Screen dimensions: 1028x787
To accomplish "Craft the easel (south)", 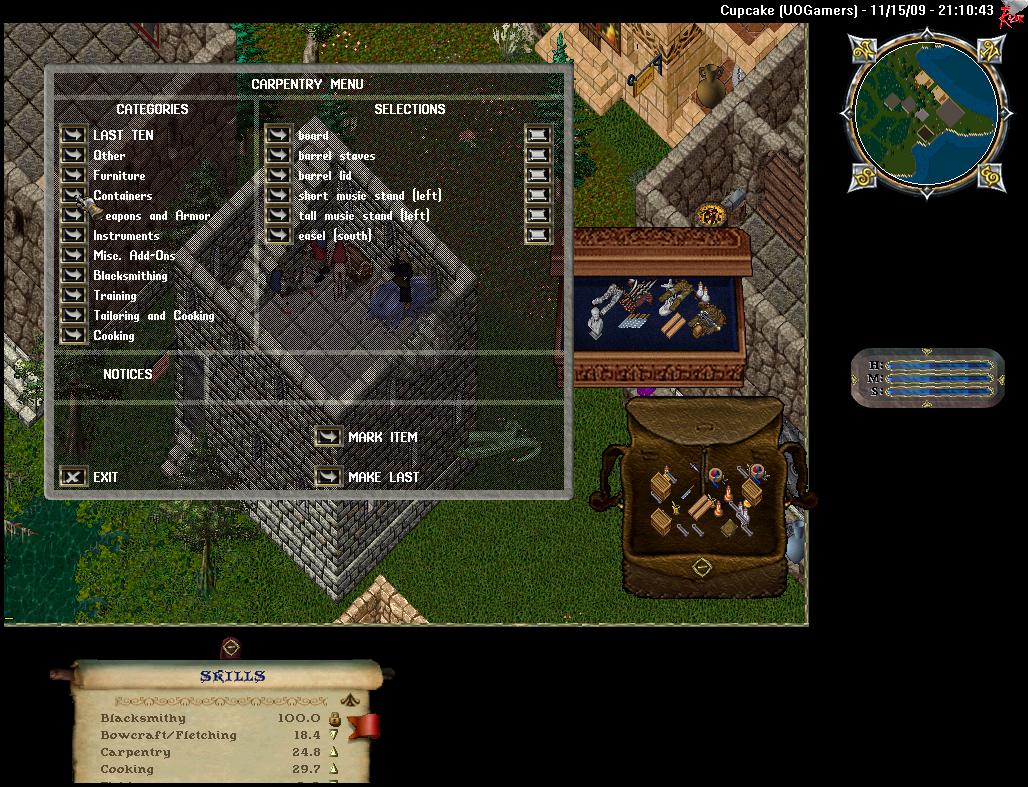I will [x=278, y=235].
